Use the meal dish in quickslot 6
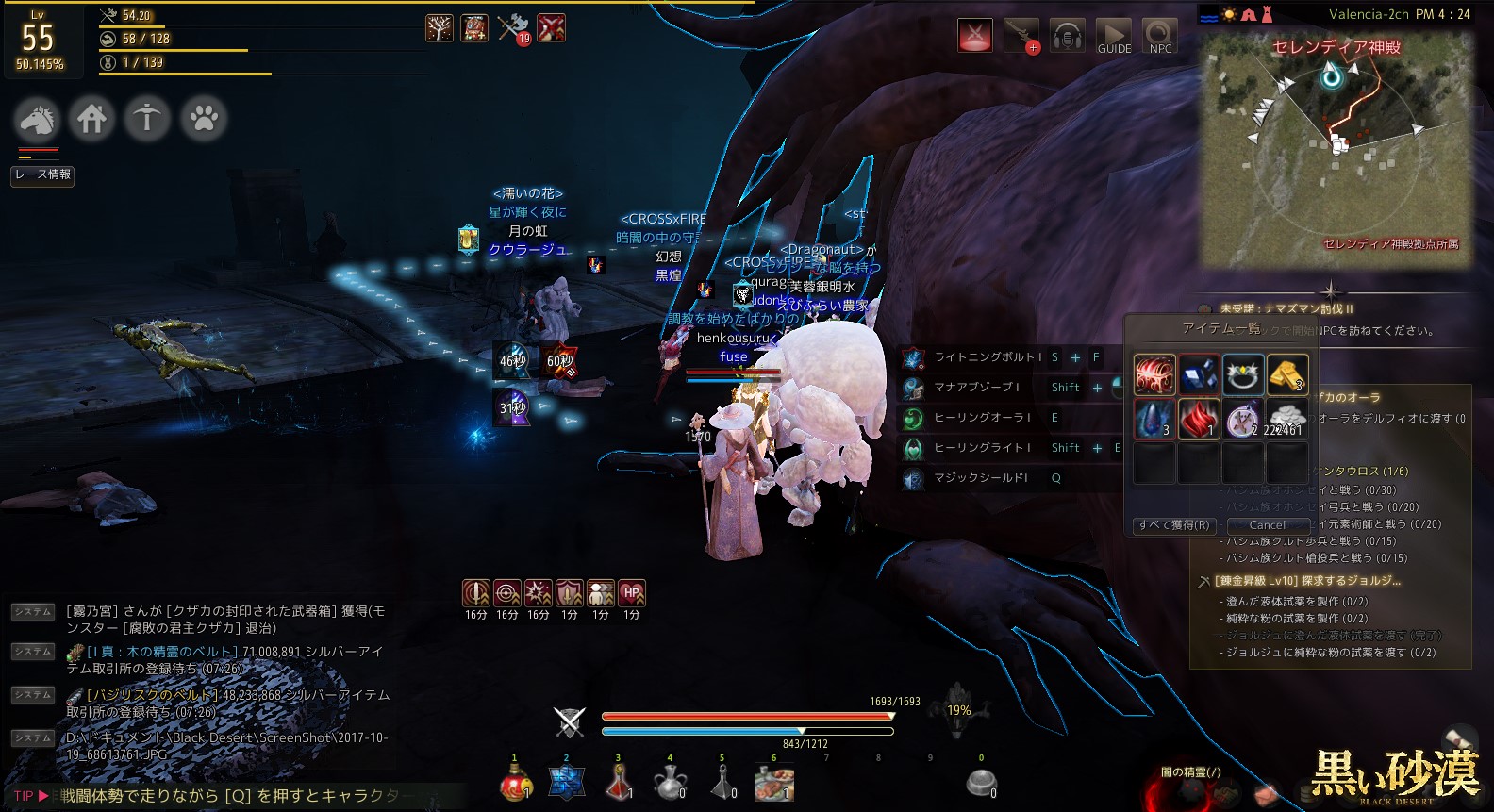 tap(774, 783)
